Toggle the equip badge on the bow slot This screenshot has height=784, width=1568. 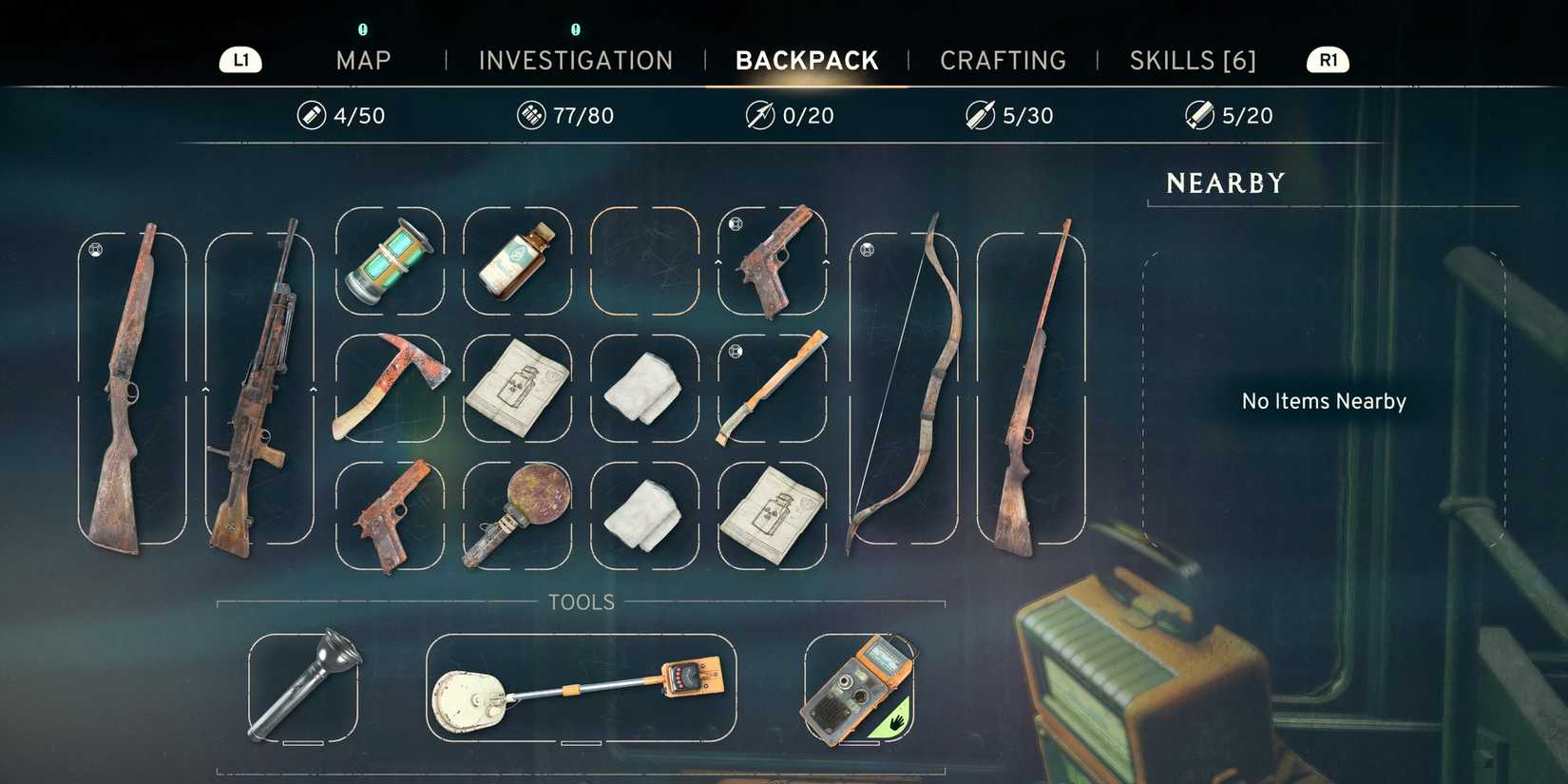(x=866, y=252)
